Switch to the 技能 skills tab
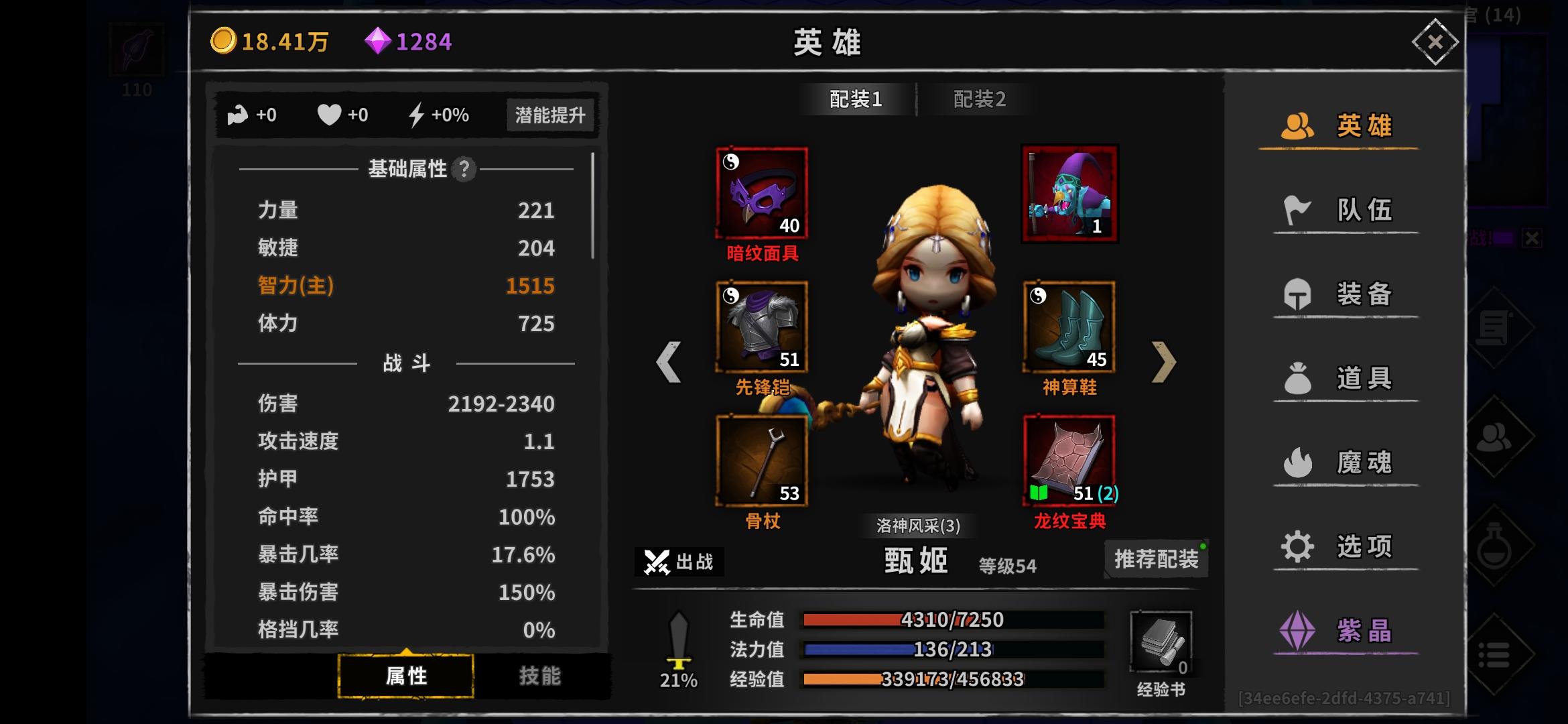This screenshot has height=724, width=1568. [x=540, y=676]
